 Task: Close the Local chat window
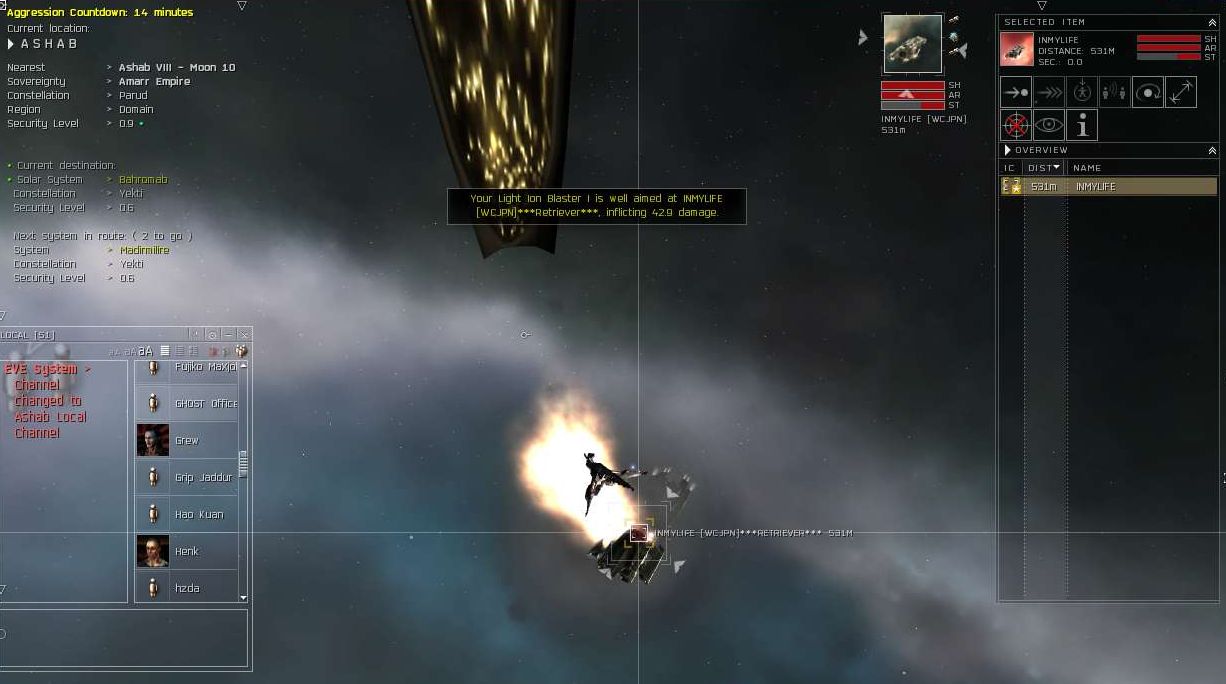[244, 335]
